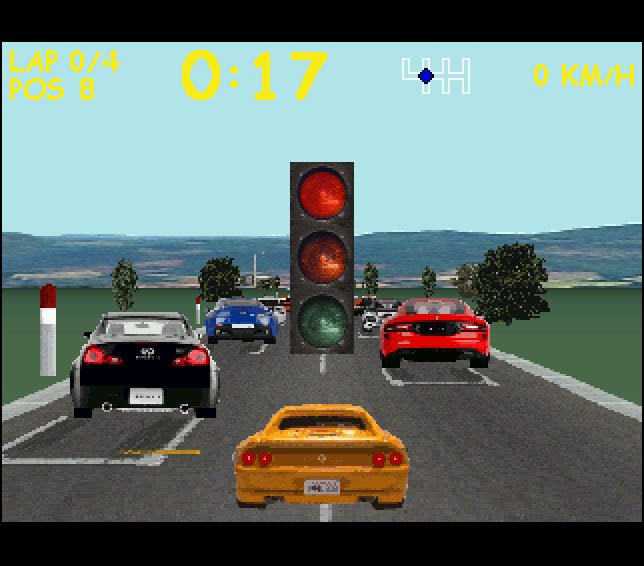The height and width of the screenshot is (566, 644).
Task: Click the gear shifter indicator
Action: [435, 75]
